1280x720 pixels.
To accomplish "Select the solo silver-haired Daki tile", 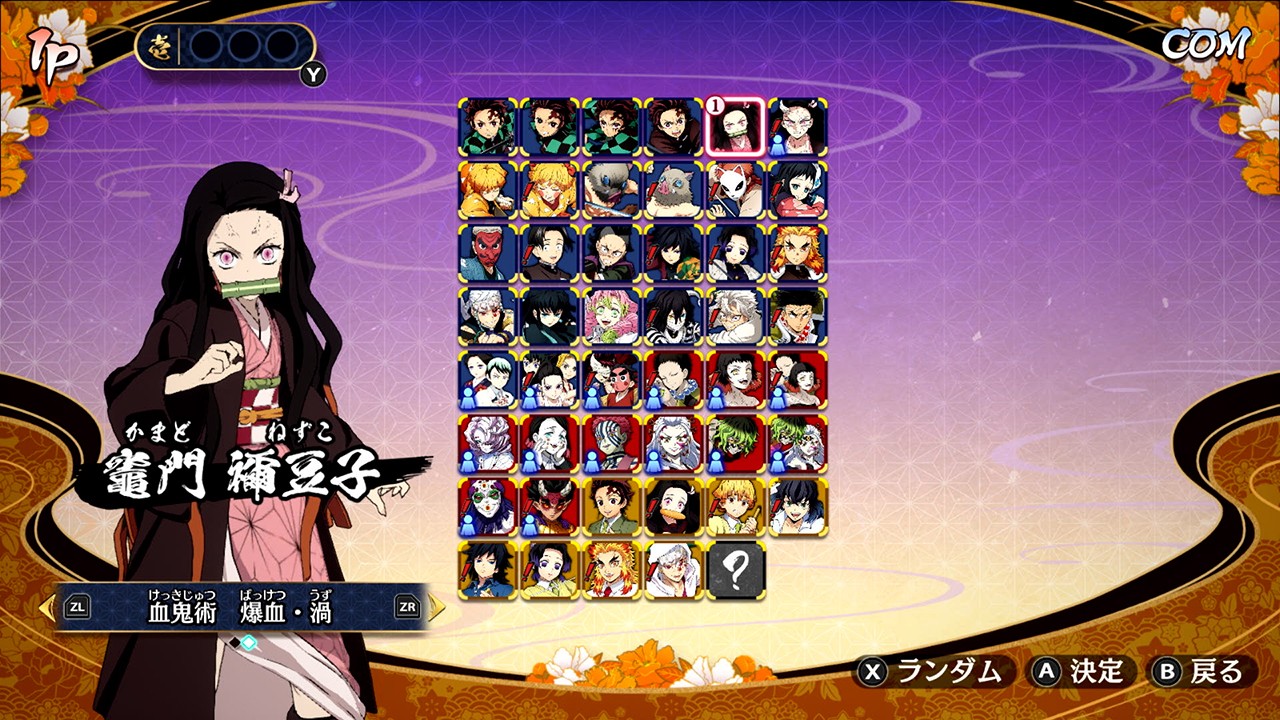I will pos(674,442).
